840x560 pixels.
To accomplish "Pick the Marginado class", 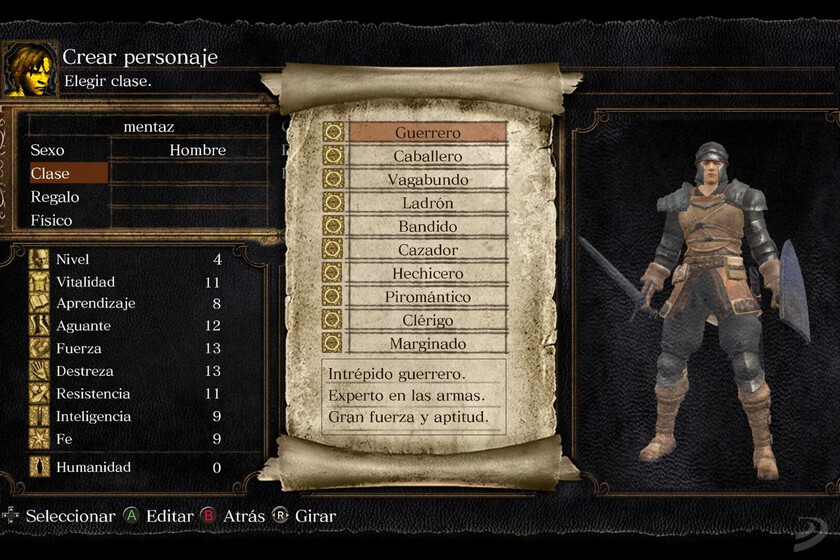I will click(x=427, y=343).
